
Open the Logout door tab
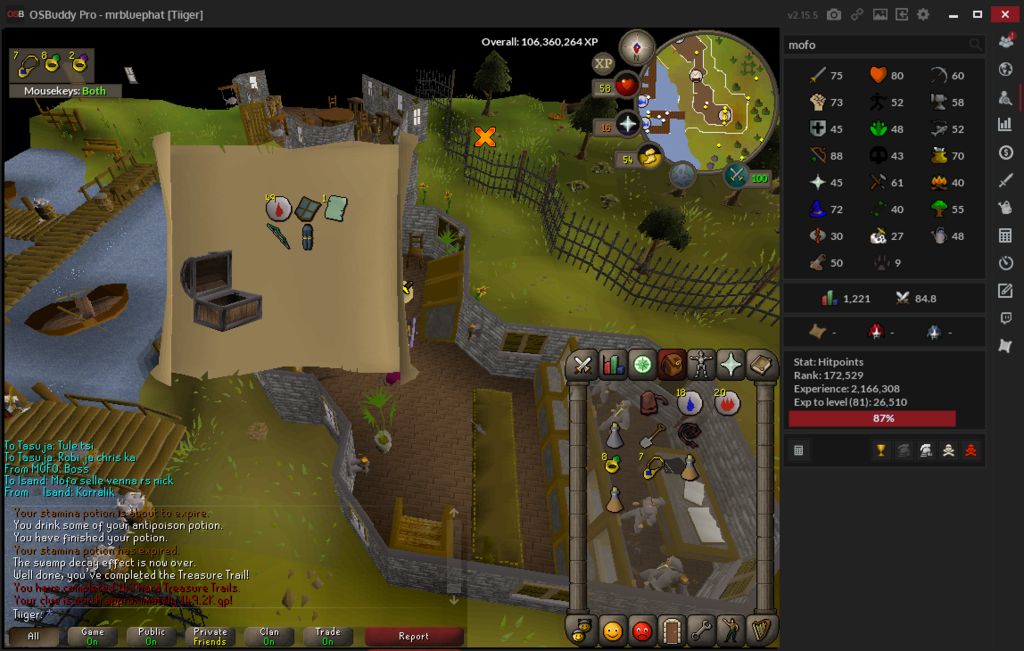pos(672,630)
